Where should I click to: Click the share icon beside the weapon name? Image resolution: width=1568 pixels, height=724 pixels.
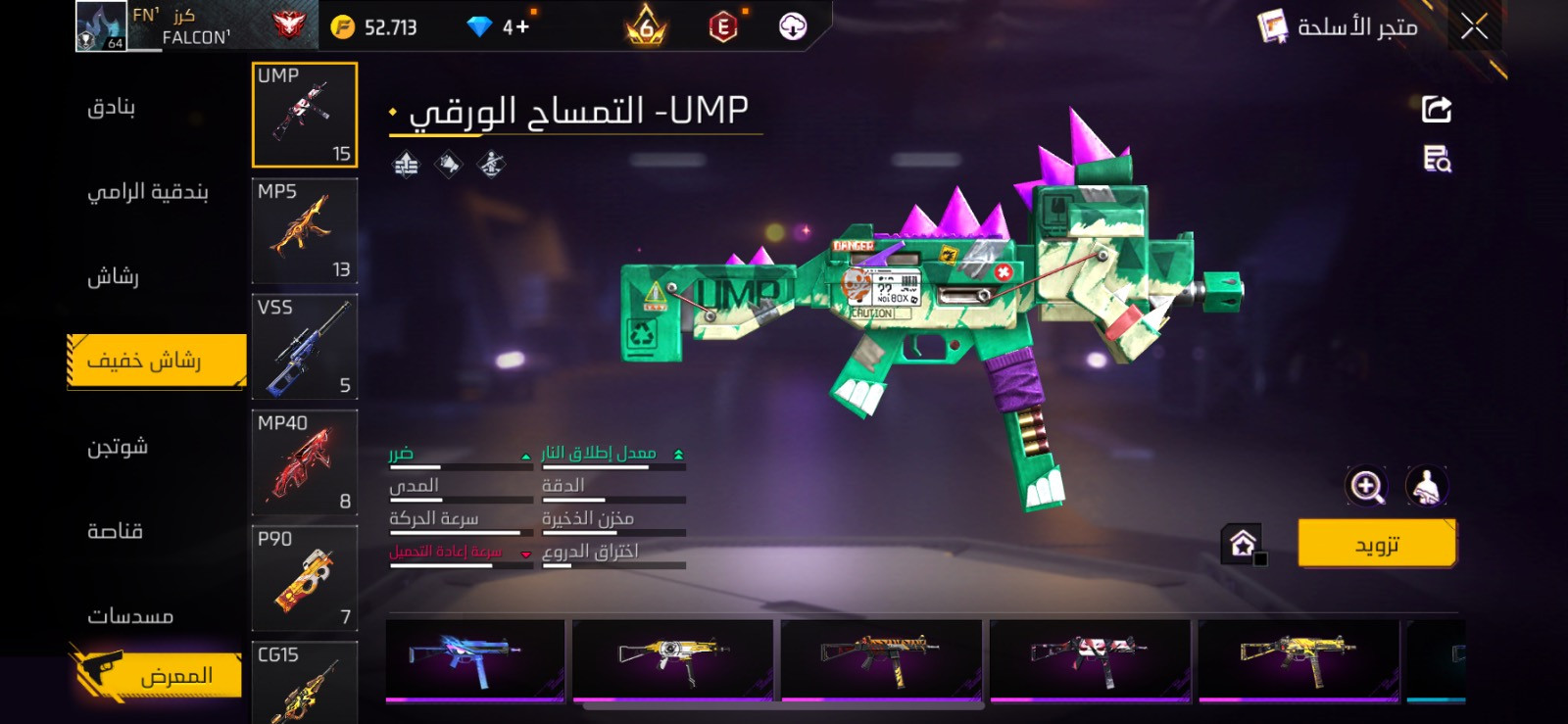1435,109
